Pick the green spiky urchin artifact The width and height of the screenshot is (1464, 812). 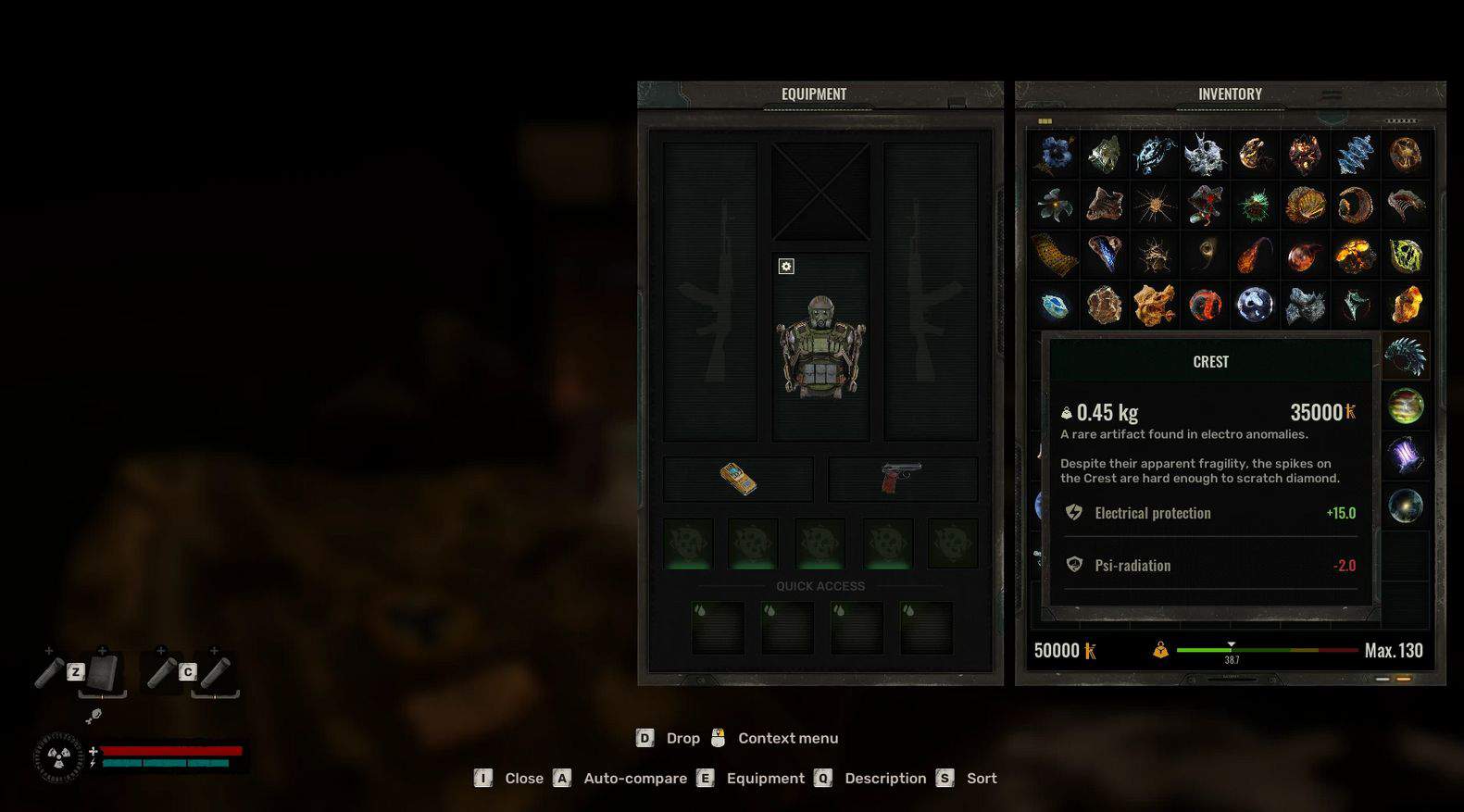(x=1255, y=206)
